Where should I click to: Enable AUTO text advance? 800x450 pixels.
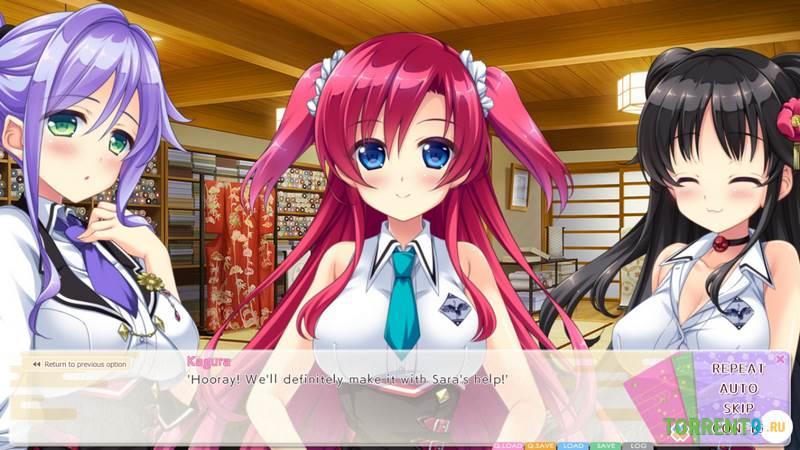738,388
